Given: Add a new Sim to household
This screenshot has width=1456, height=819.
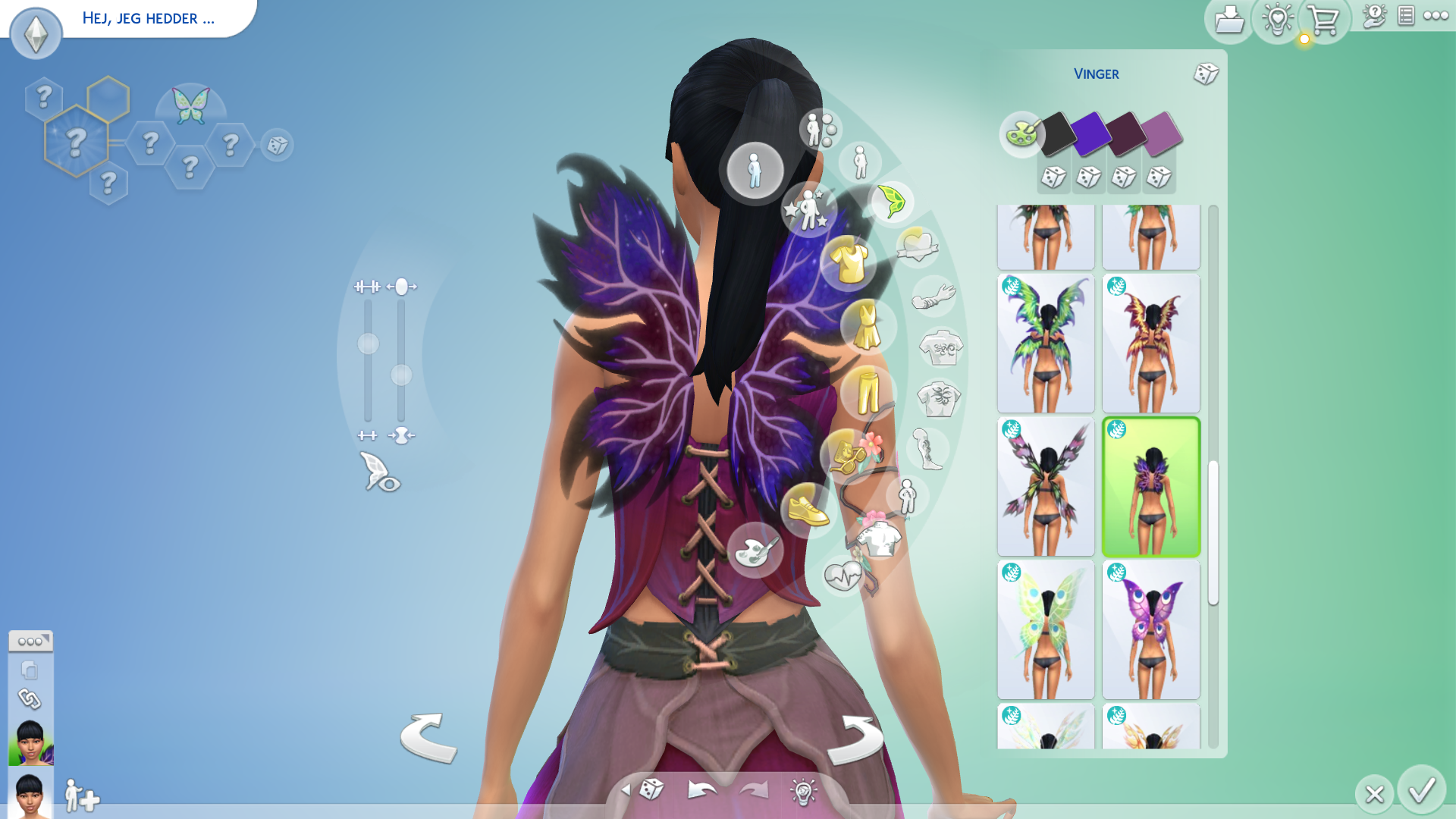Looking at the screenshot, I should (81, 796).
